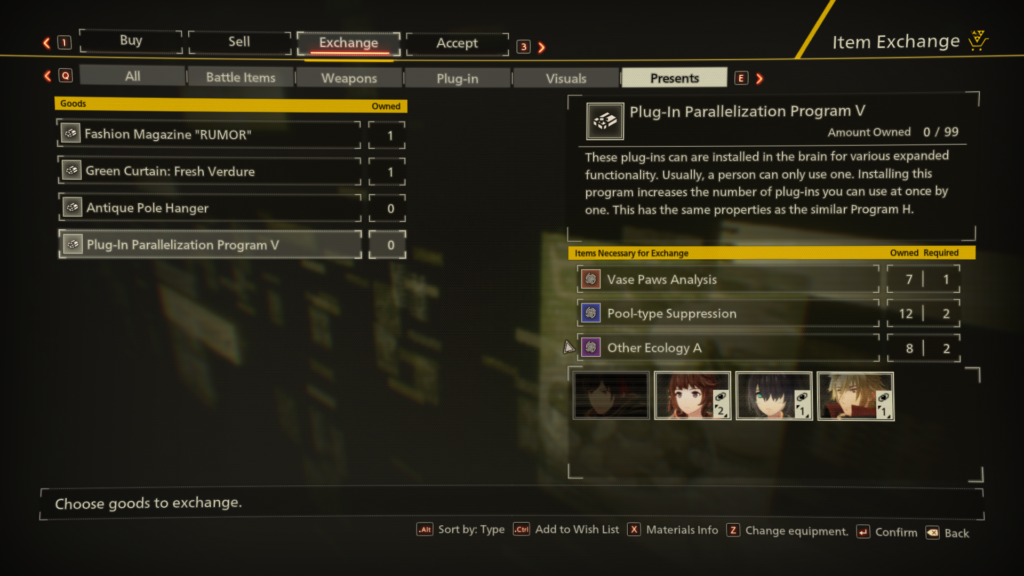View the Visuals category
Image resolution: width=1024 pixels, height=576 pixels.
tap(566, 77)
